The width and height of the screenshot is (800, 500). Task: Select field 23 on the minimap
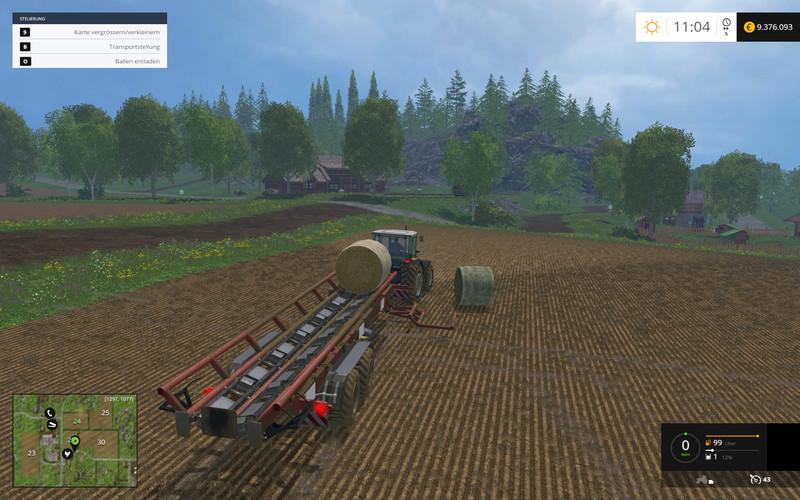click(31, 453)
